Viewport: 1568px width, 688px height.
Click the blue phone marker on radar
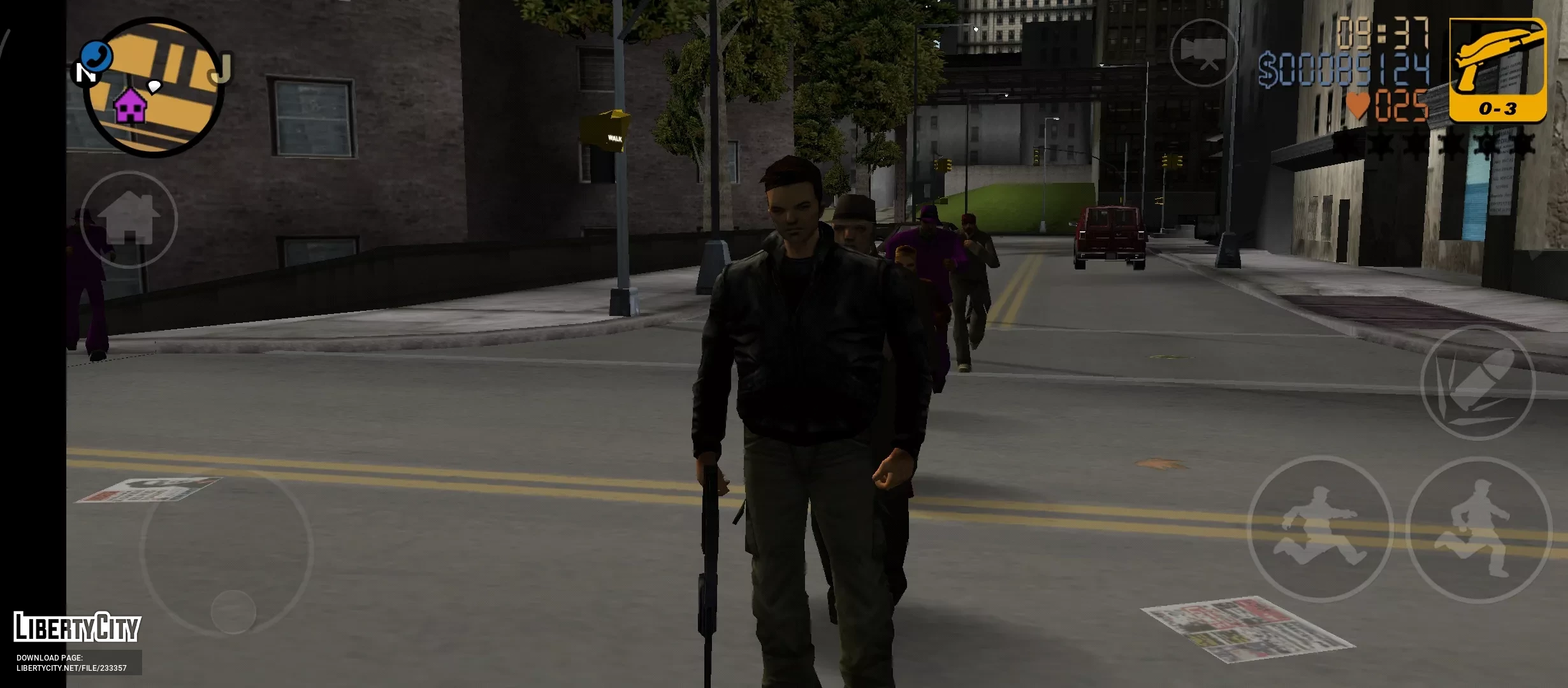tap(97, 56)
